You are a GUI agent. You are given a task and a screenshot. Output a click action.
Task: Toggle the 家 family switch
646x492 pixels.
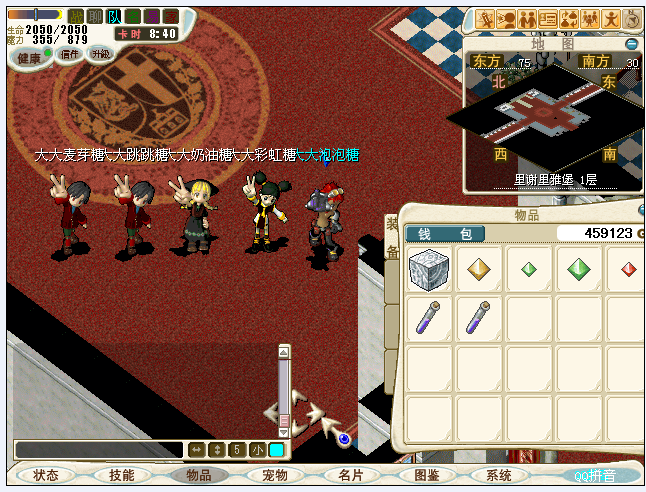click(x=171, y=16)
